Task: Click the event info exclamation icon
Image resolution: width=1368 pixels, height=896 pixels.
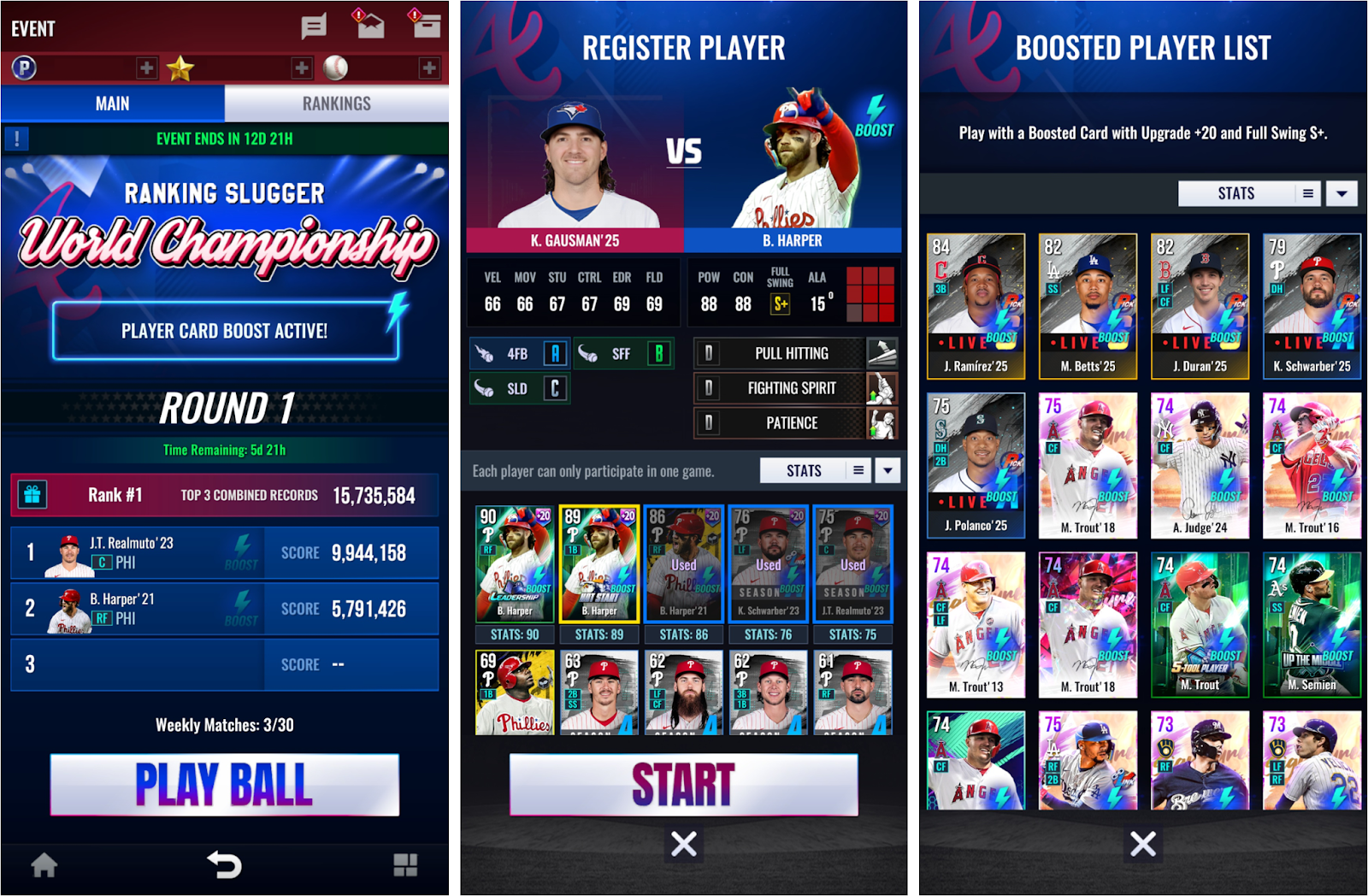Action: point(17,139)
